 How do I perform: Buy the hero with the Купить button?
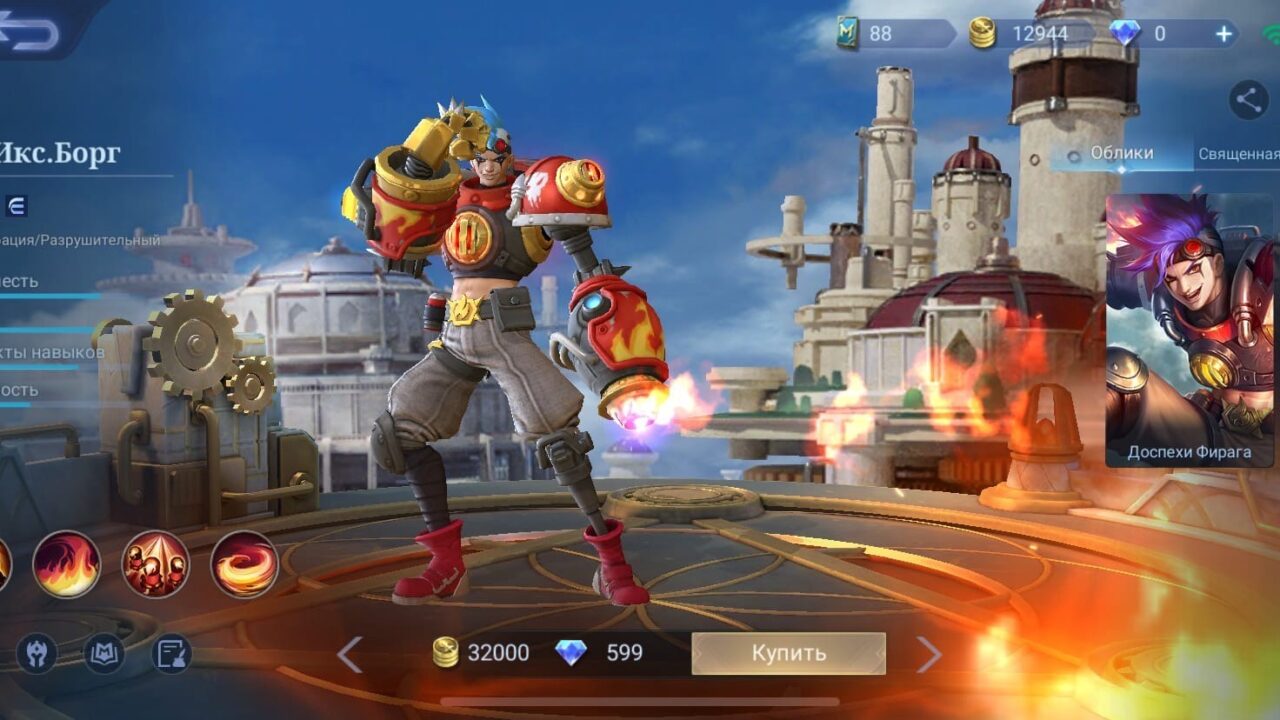[788, 653]
